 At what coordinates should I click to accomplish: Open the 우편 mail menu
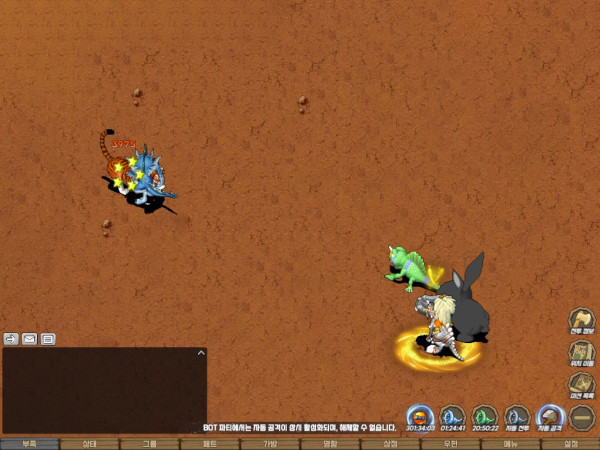pos(450,443)
